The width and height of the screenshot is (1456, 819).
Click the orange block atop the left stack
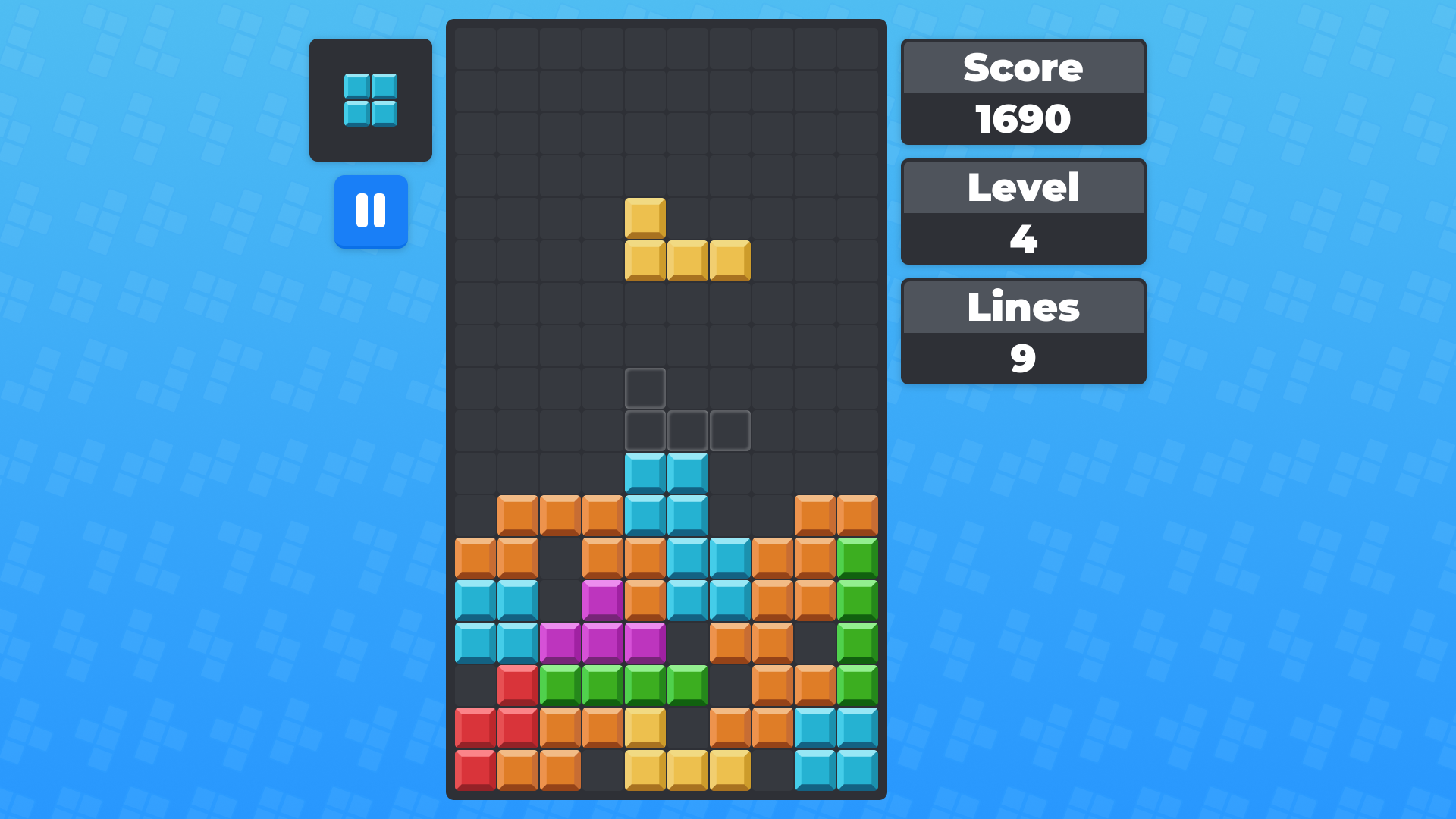[x=561, y=516]
